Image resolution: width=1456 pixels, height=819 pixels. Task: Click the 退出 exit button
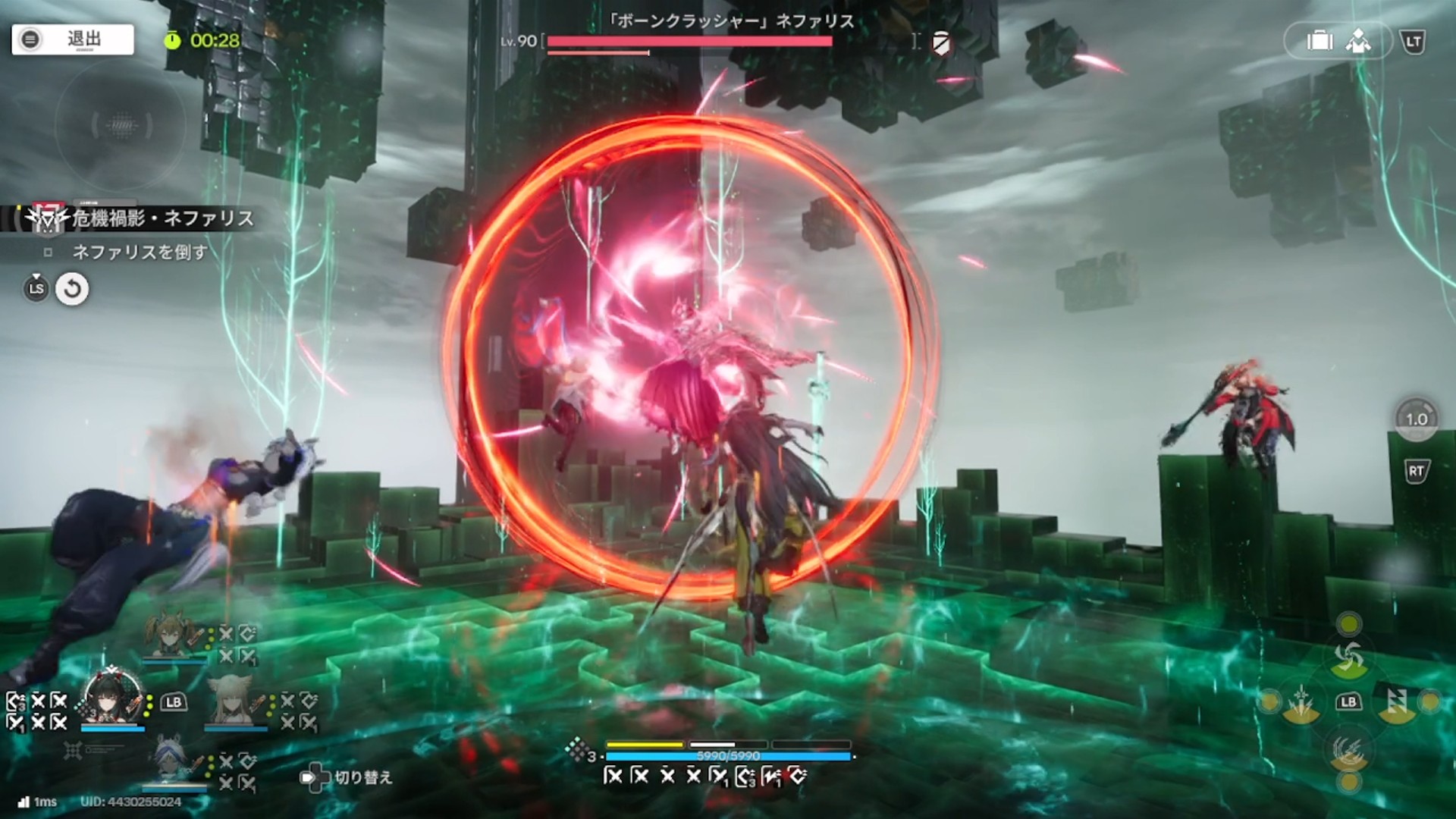(73, 39)
